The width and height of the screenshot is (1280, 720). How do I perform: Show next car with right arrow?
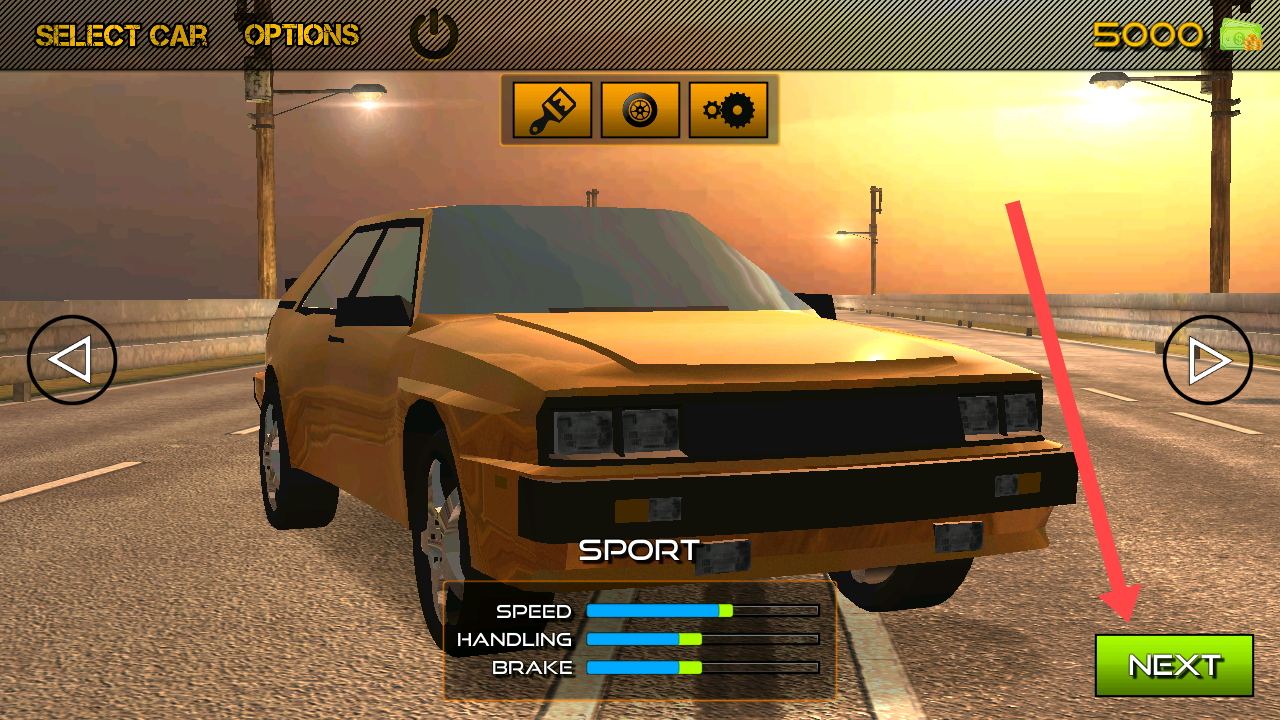(1207, 360)
